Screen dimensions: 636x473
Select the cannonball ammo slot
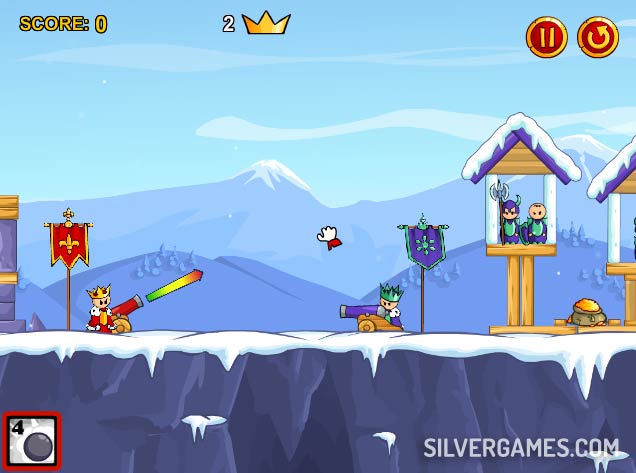click(x=32, y=441)
